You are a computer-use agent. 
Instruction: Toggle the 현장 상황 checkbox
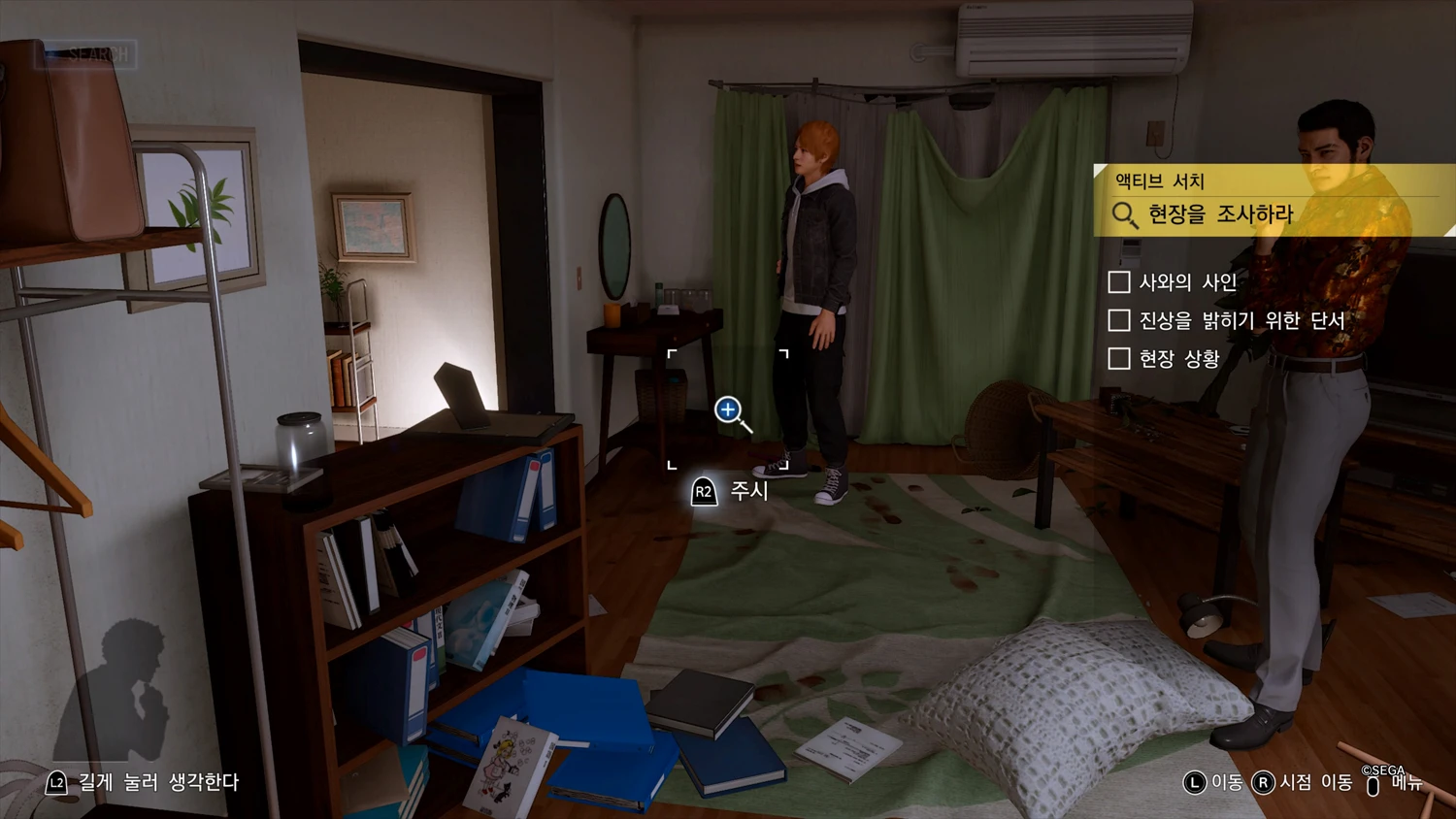click(1119, 359)
